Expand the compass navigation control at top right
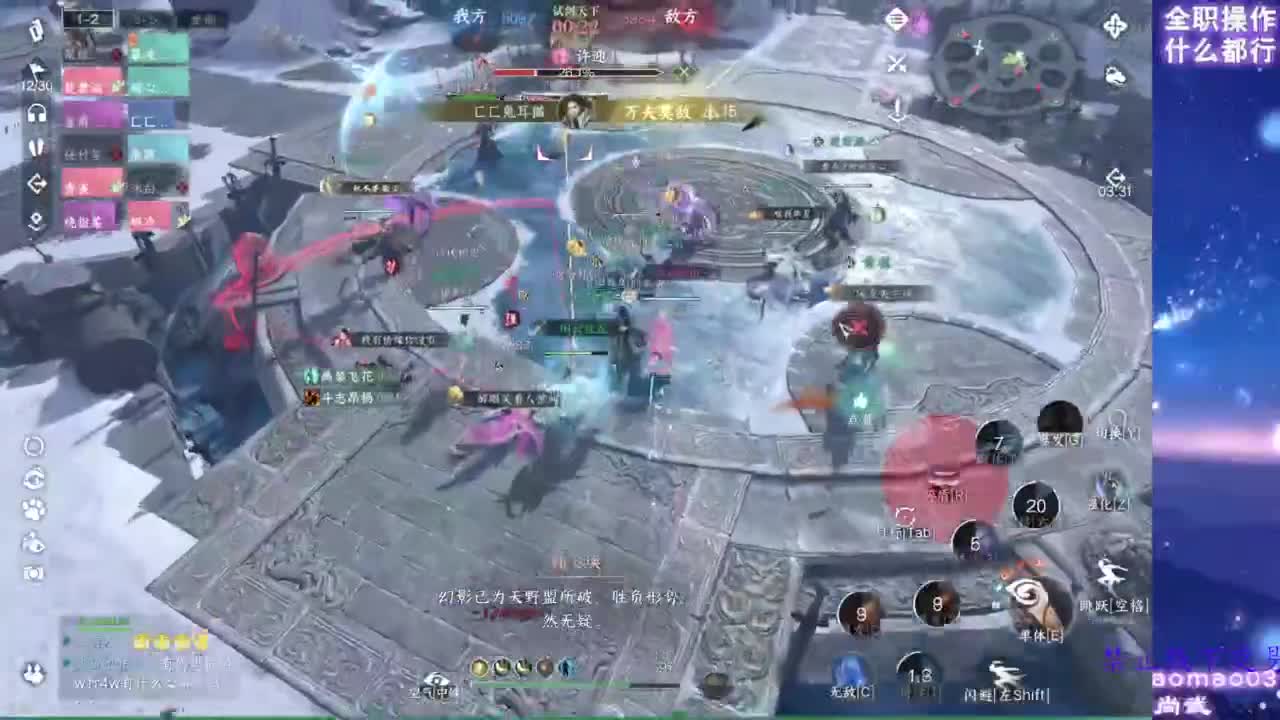 [1115, 26]
